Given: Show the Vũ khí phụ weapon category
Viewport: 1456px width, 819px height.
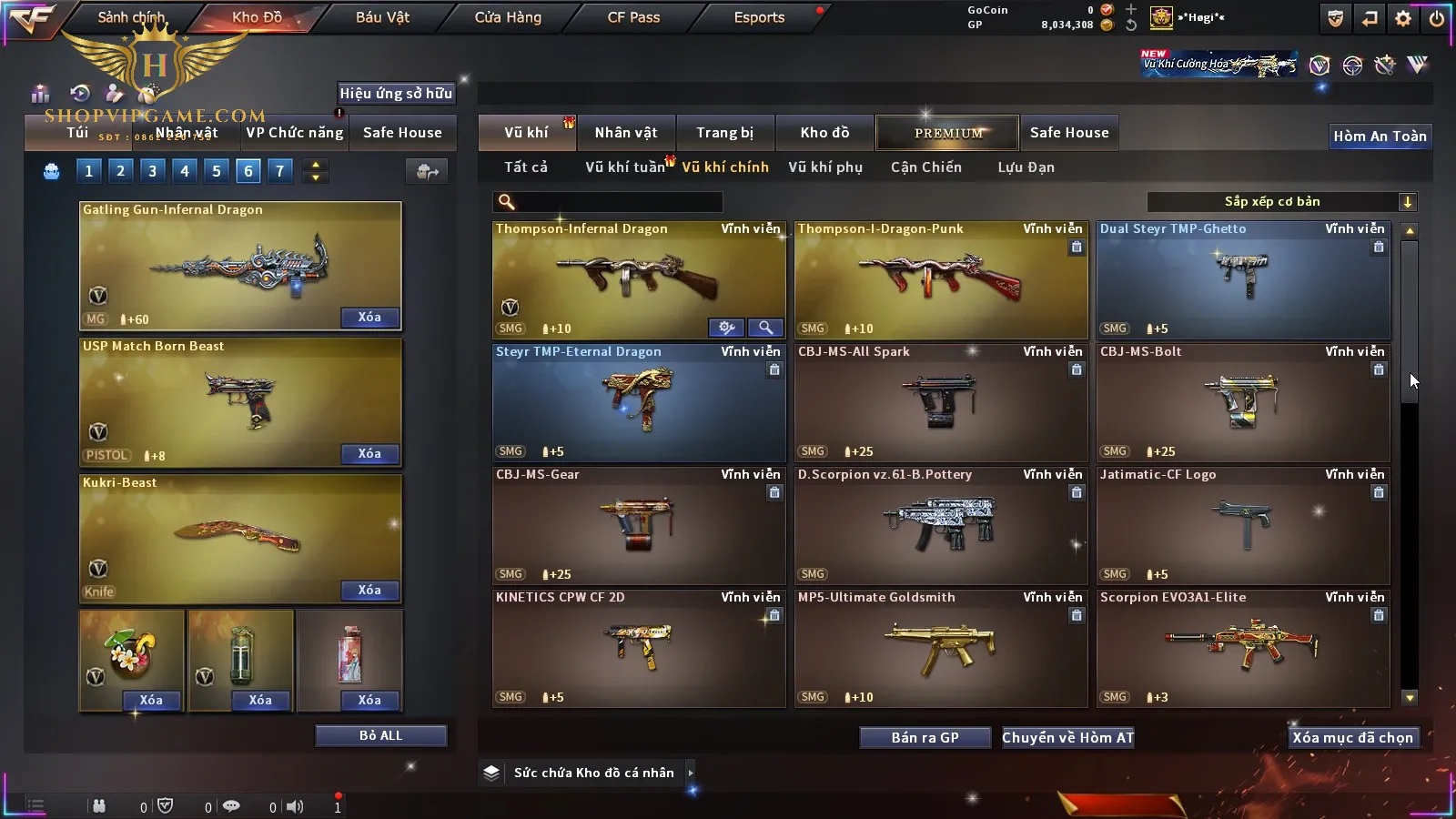Looking at the screenshot, I should point(824,167).
